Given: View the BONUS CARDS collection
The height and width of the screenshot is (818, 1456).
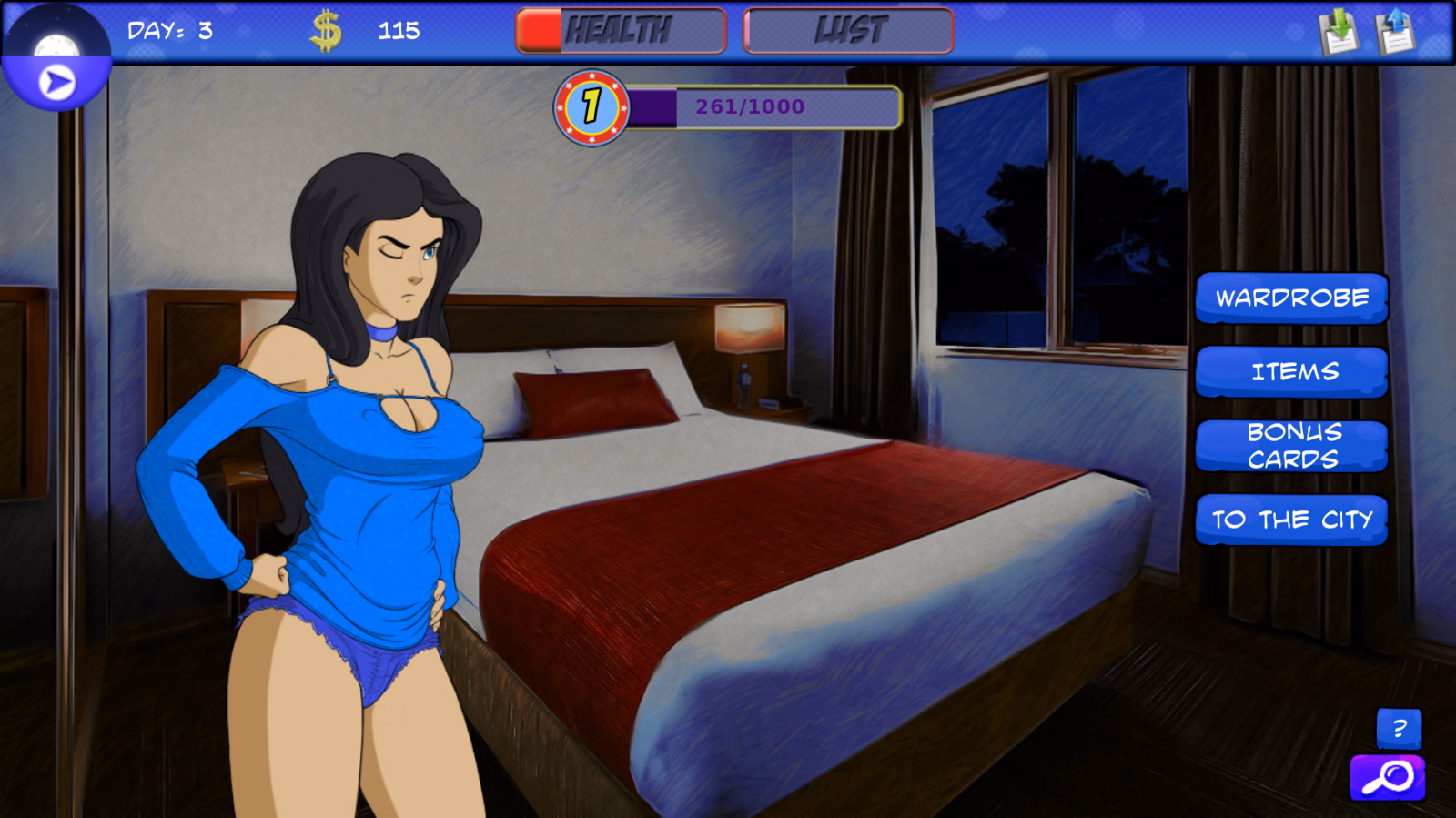Looking at the screenshot, I should pos(1292,446).
